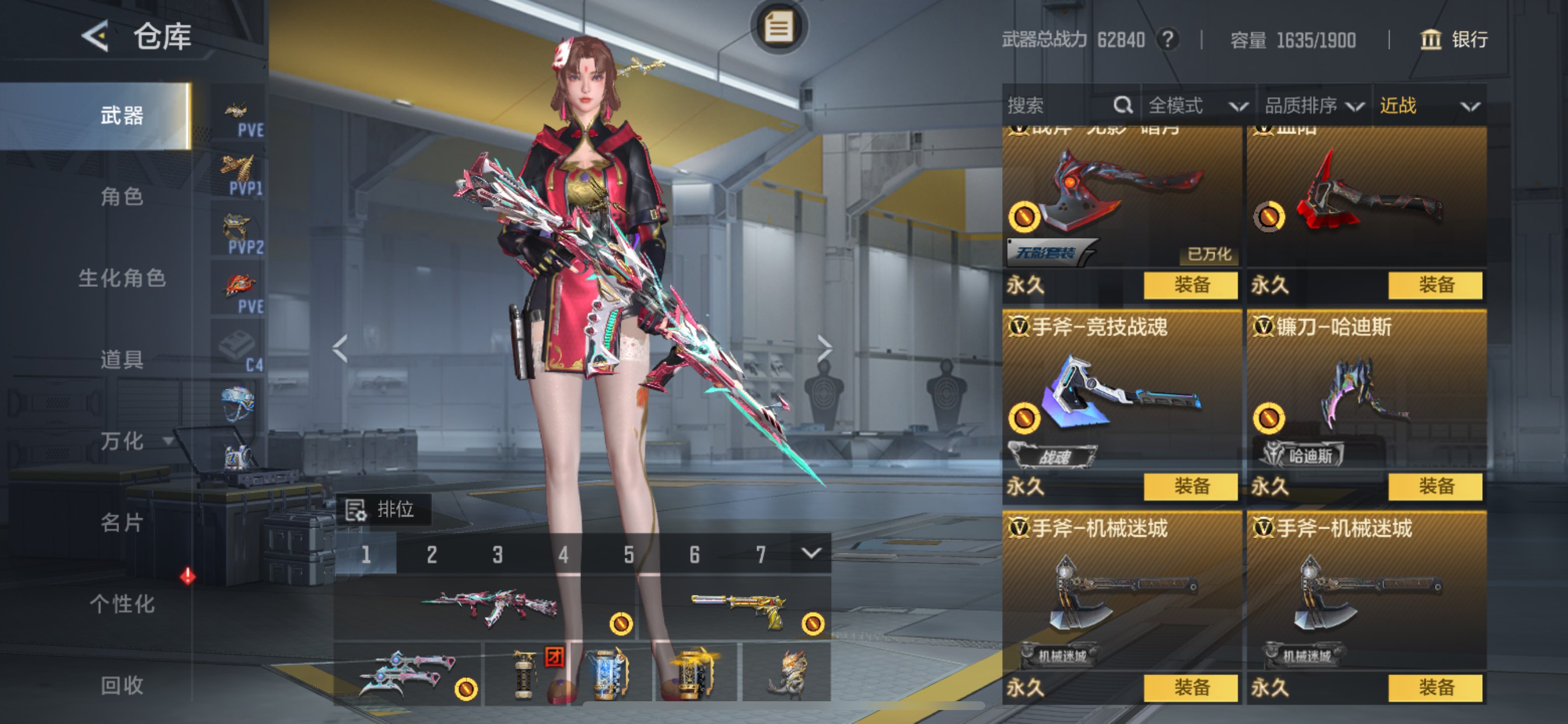
Task: Show the weapon power help tooltip
Action: [1167, 40]
